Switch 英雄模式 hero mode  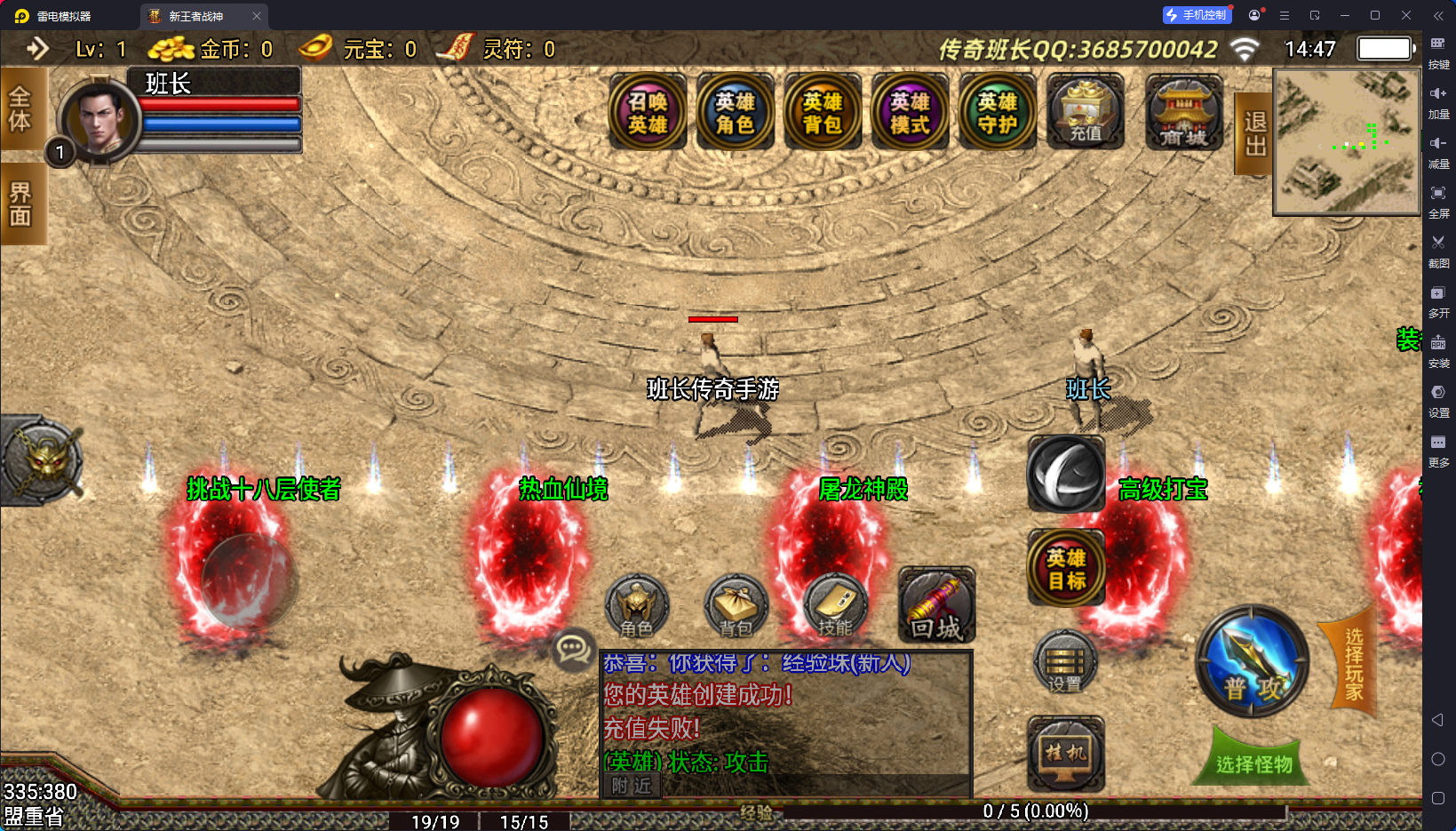pyautogui.click(x=910, y=113)
